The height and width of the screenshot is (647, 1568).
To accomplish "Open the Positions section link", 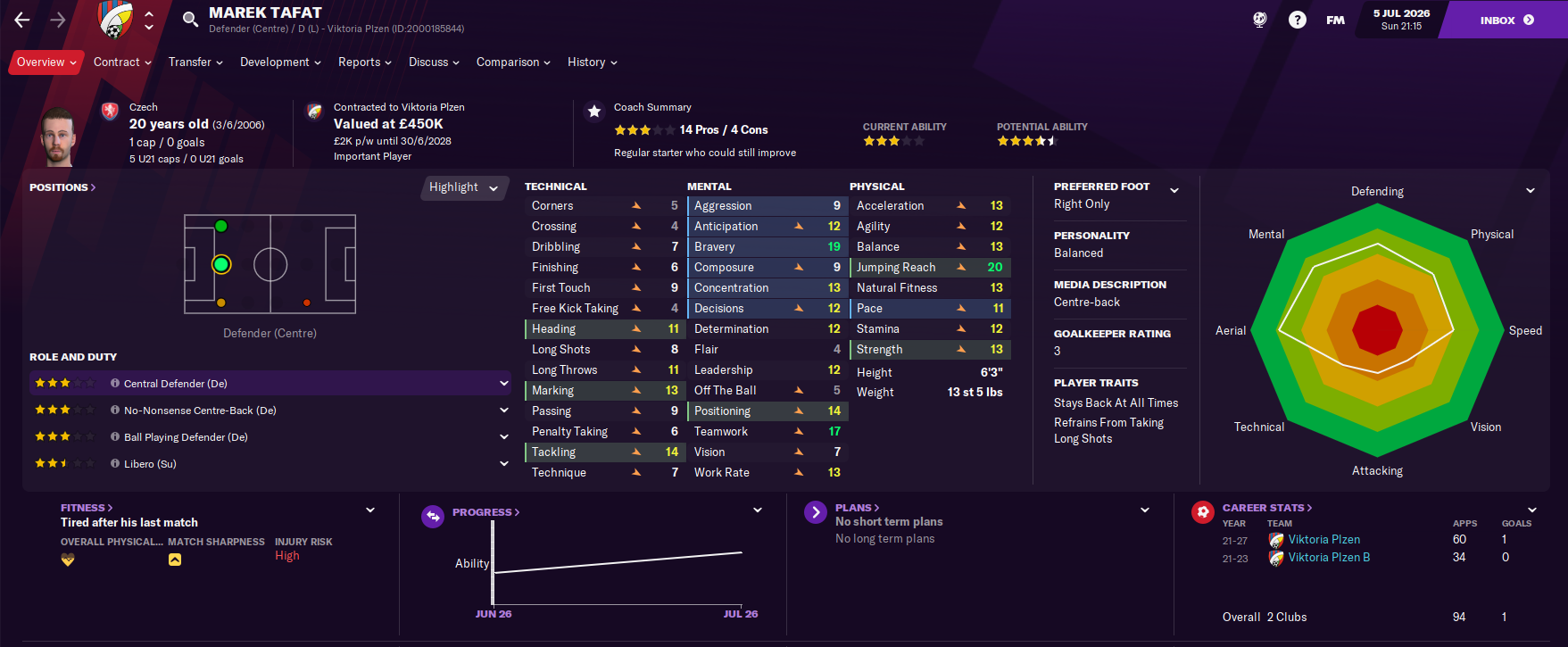I will 62,187.
